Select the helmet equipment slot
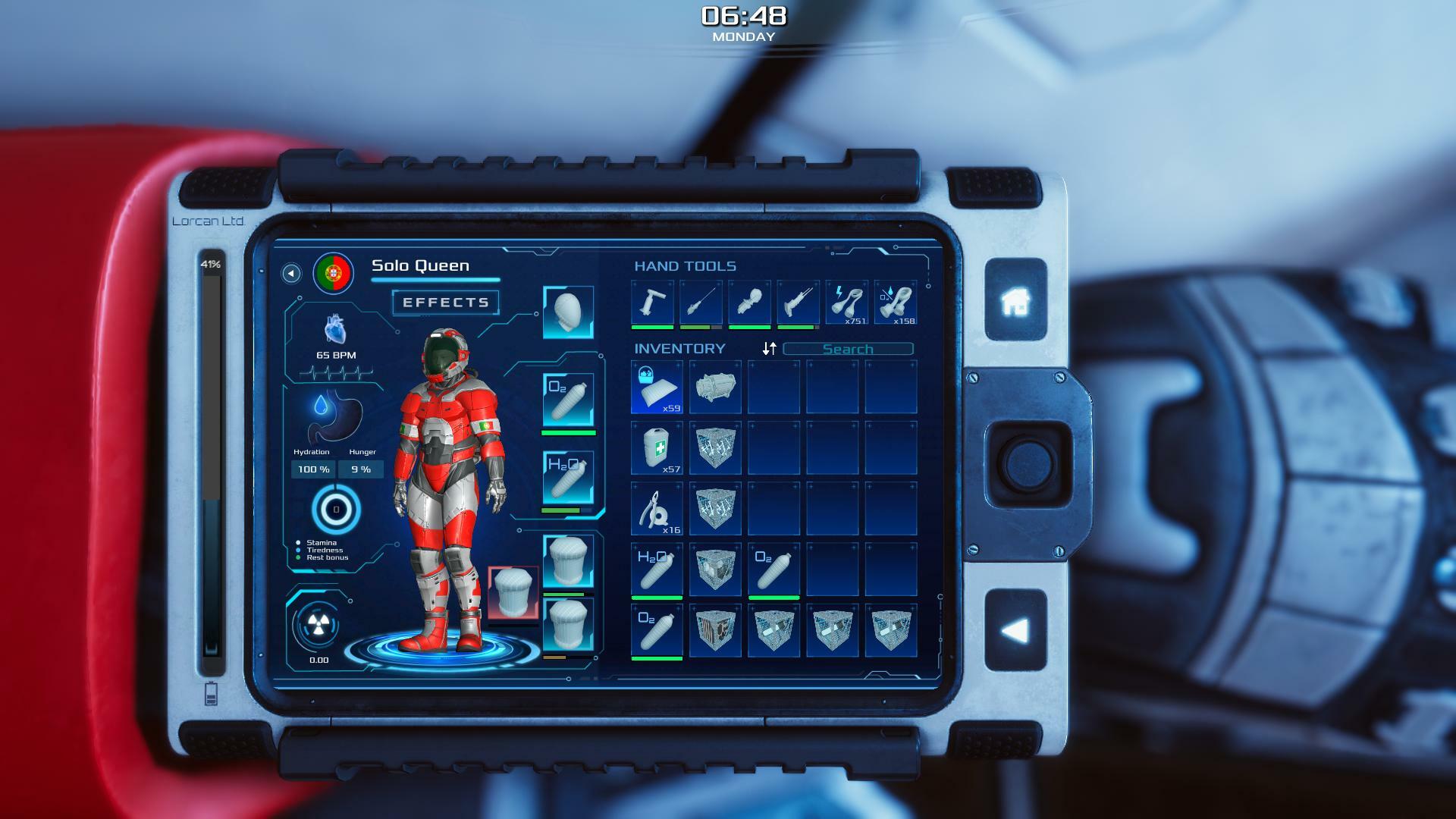The image size is (1456, 819). [568, 312]
